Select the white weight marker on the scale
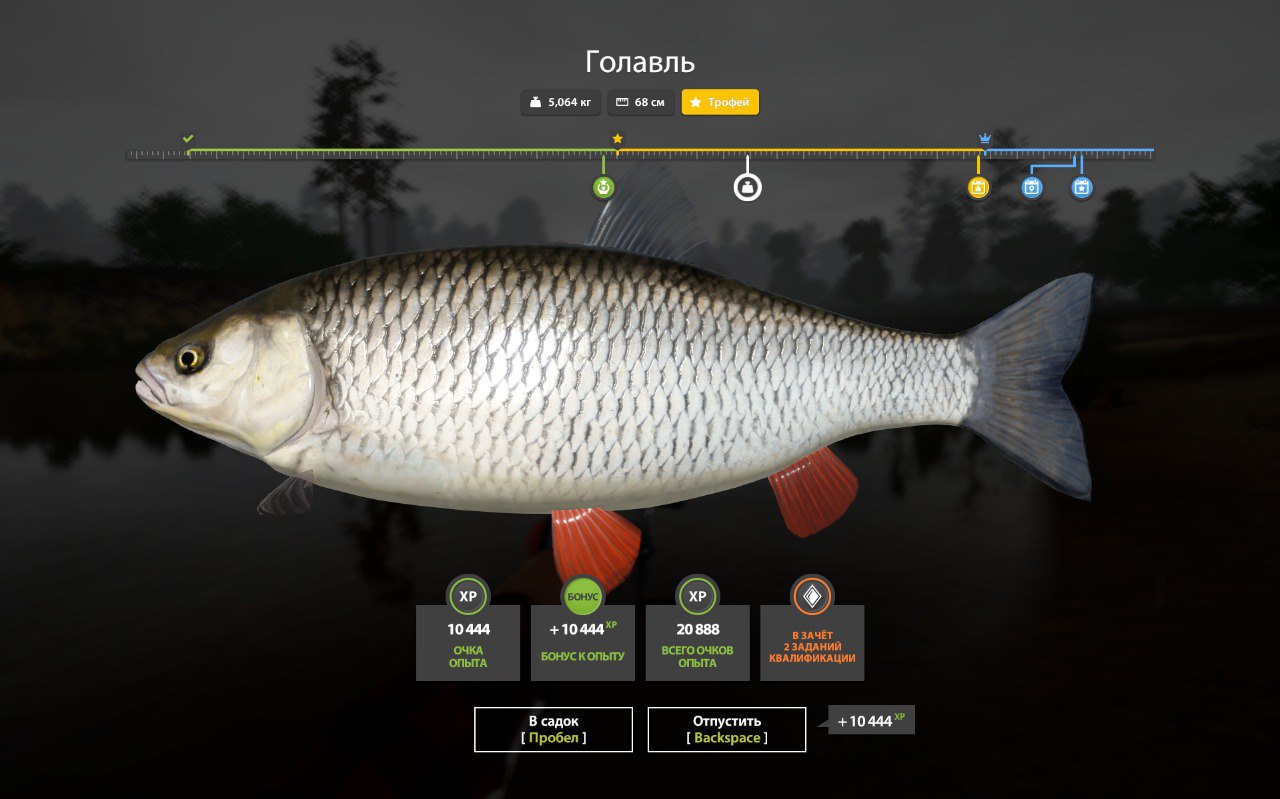This screenshot has width=1280, height=799. [x=748, y=187]
